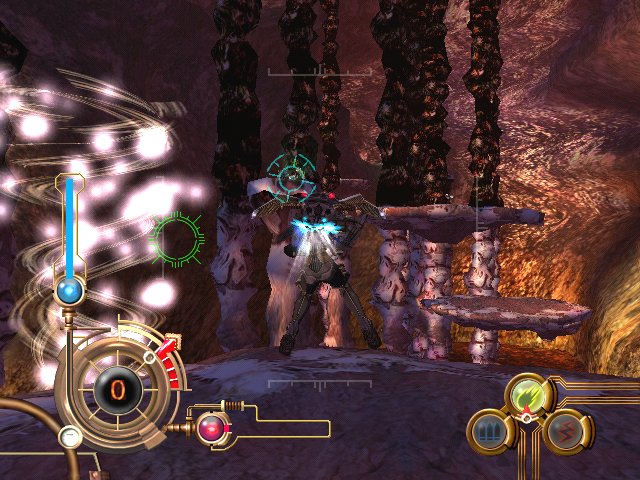Viewport: 640px width, 480px height.
Task: Click the red orb on the brass gauge
Action: 212,428
